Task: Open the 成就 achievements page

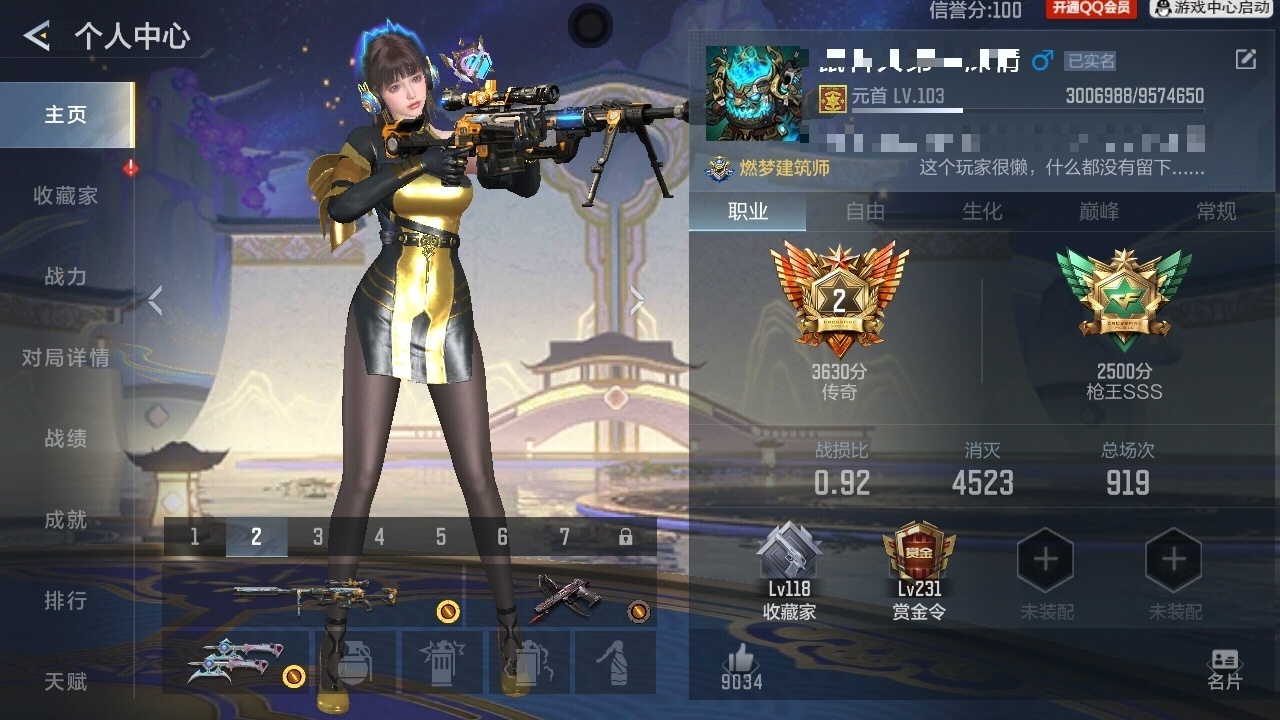Action: (66, 520)
